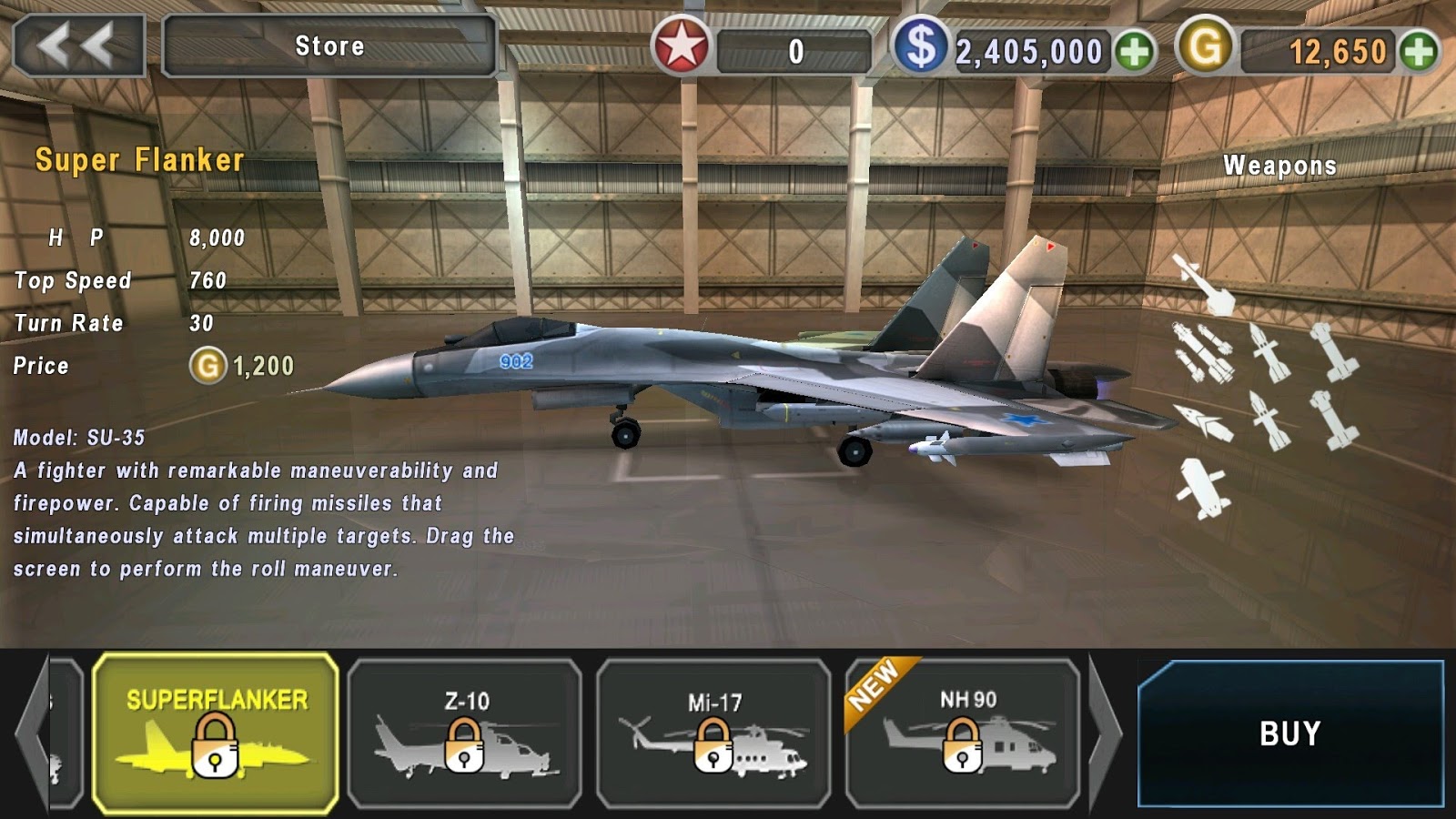The height and width of the screenshot is (819, 1456).
Task: Click the blue dollar coin icon
Action: [x=924, y=47]
